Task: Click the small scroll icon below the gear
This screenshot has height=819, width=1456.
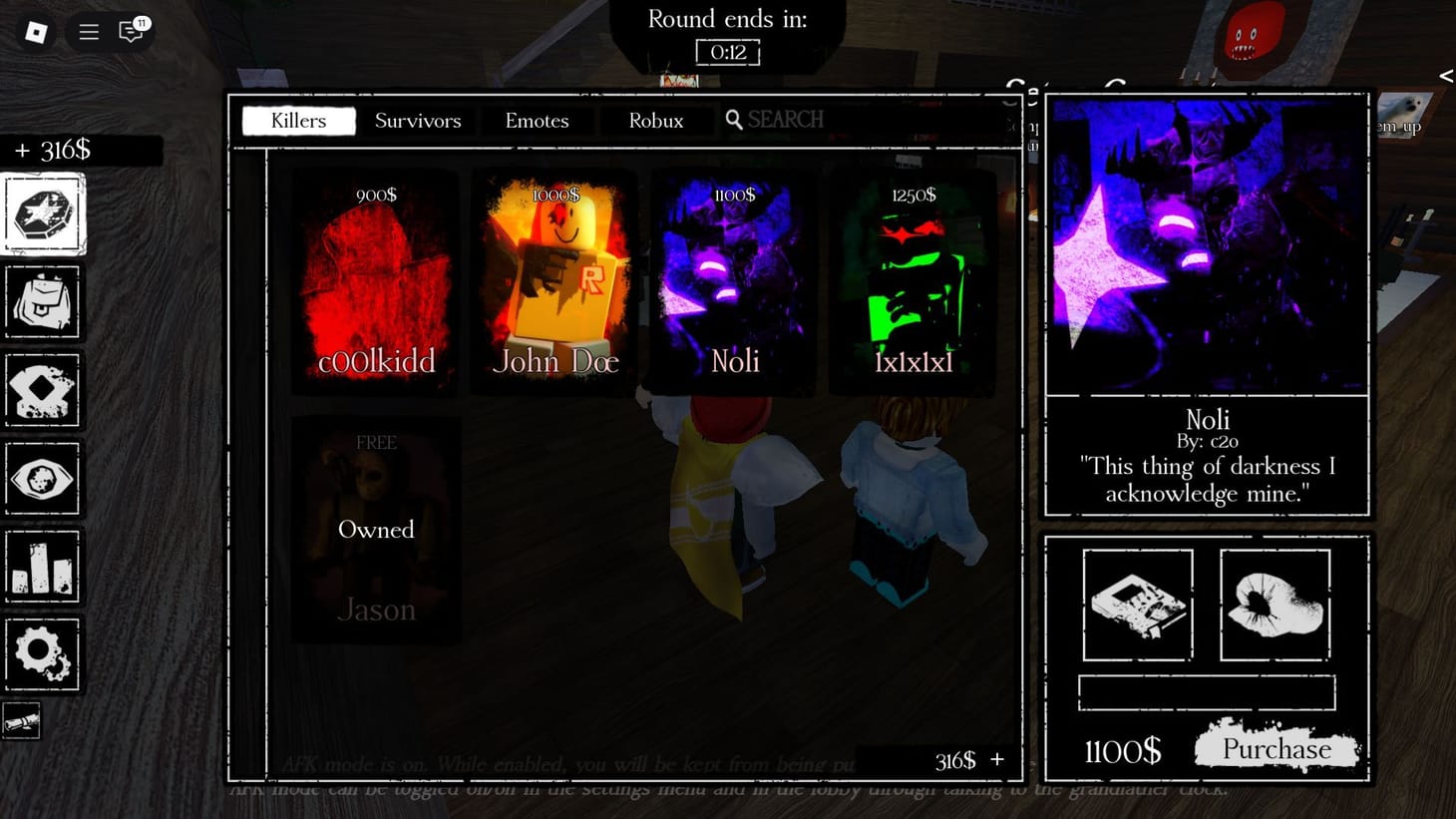Action: click(x=22, y=720)
